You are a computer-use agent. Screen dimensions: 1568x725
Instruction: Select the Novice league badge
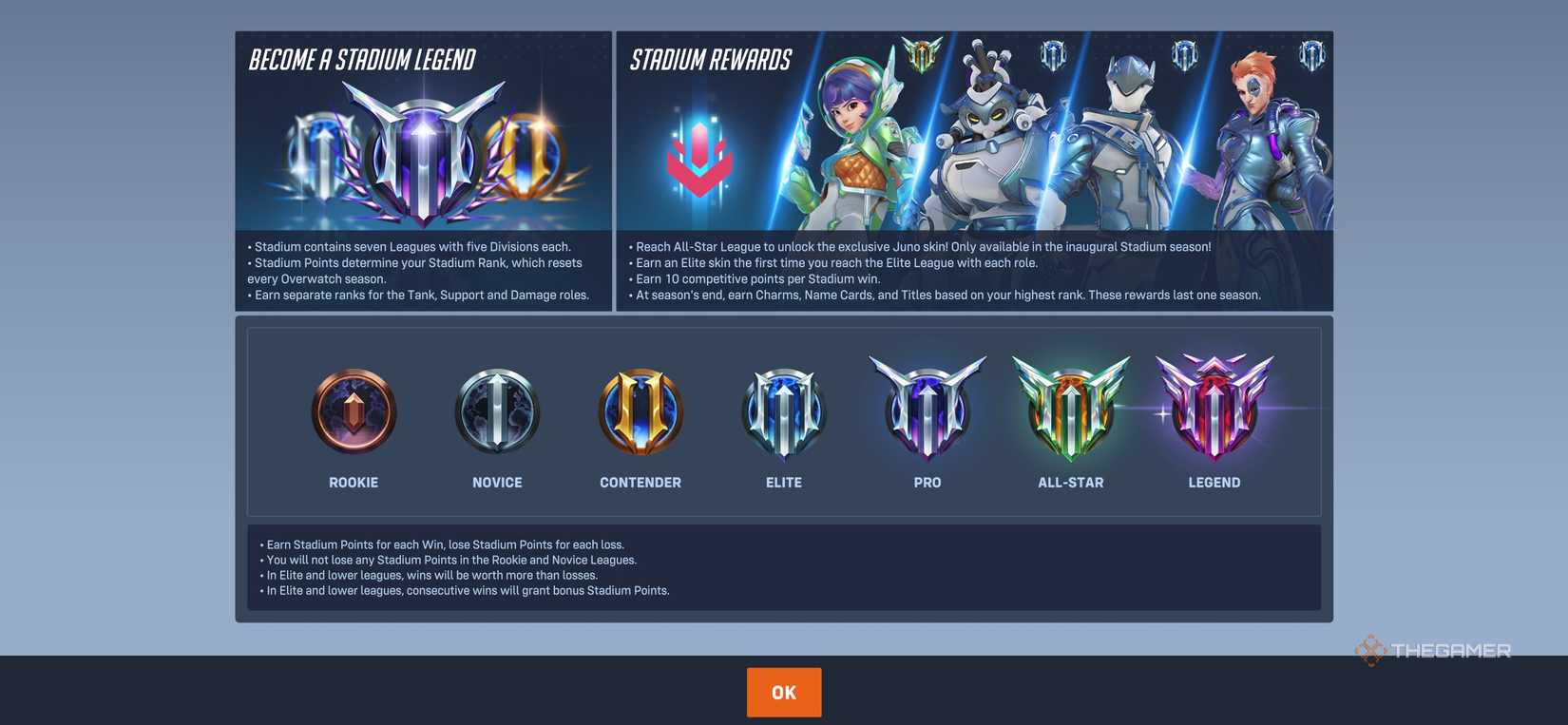coord(497,410)
